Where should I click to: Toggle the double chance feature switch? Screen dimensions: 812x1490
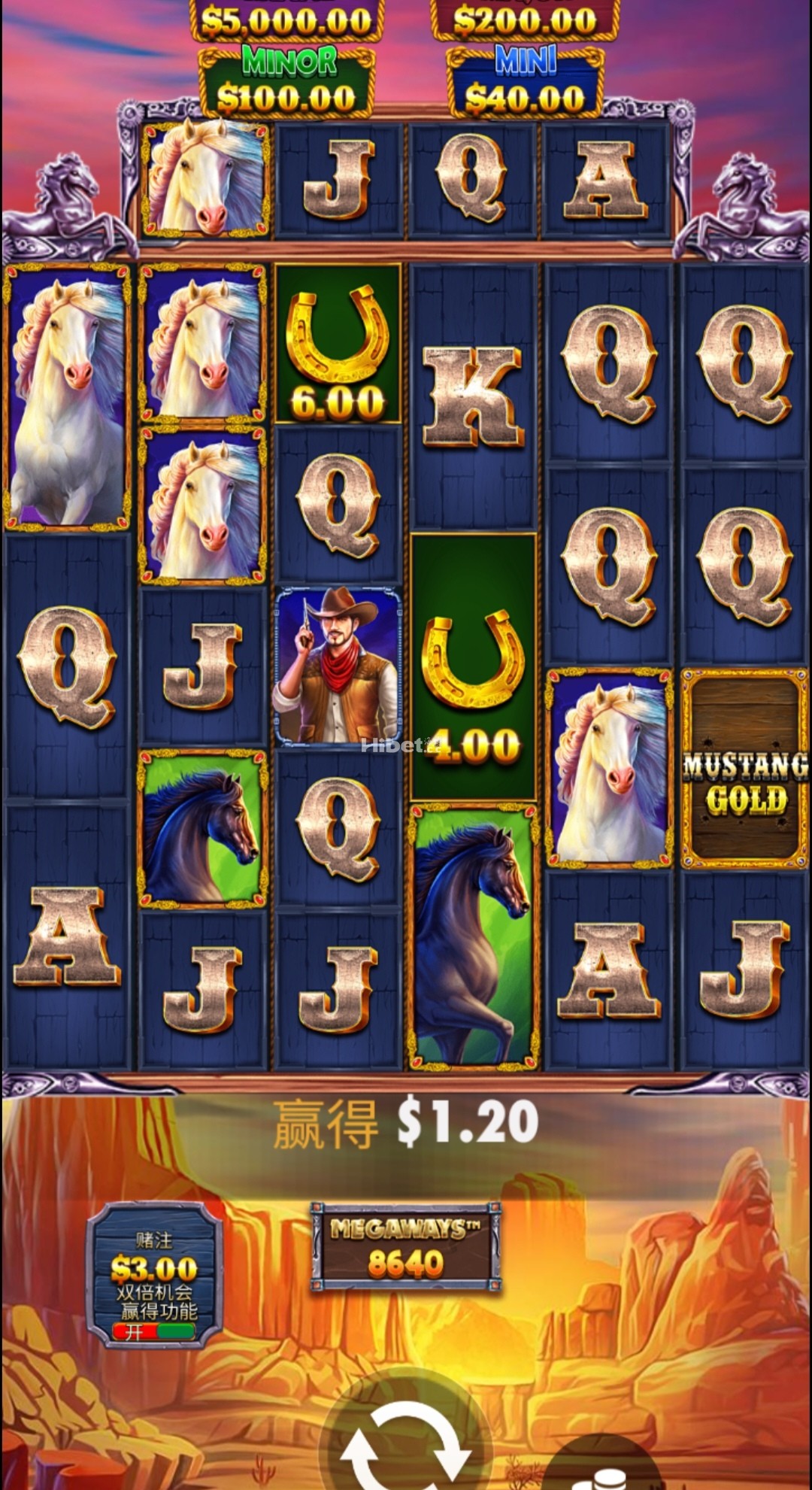click(x=153, y=1331)
